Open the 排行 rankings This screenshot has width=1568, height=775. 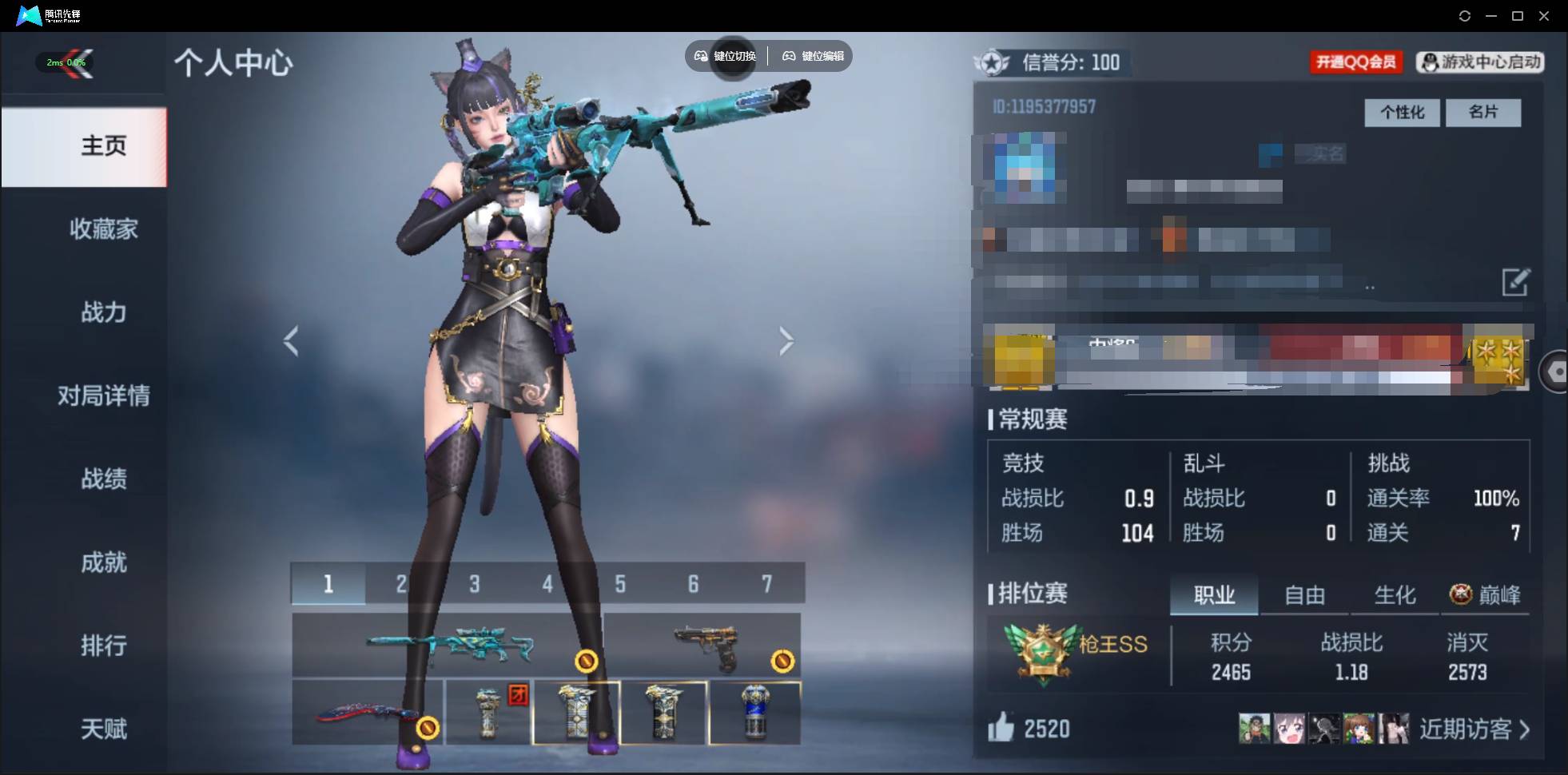pyautogui.click(x=103, y=646)
